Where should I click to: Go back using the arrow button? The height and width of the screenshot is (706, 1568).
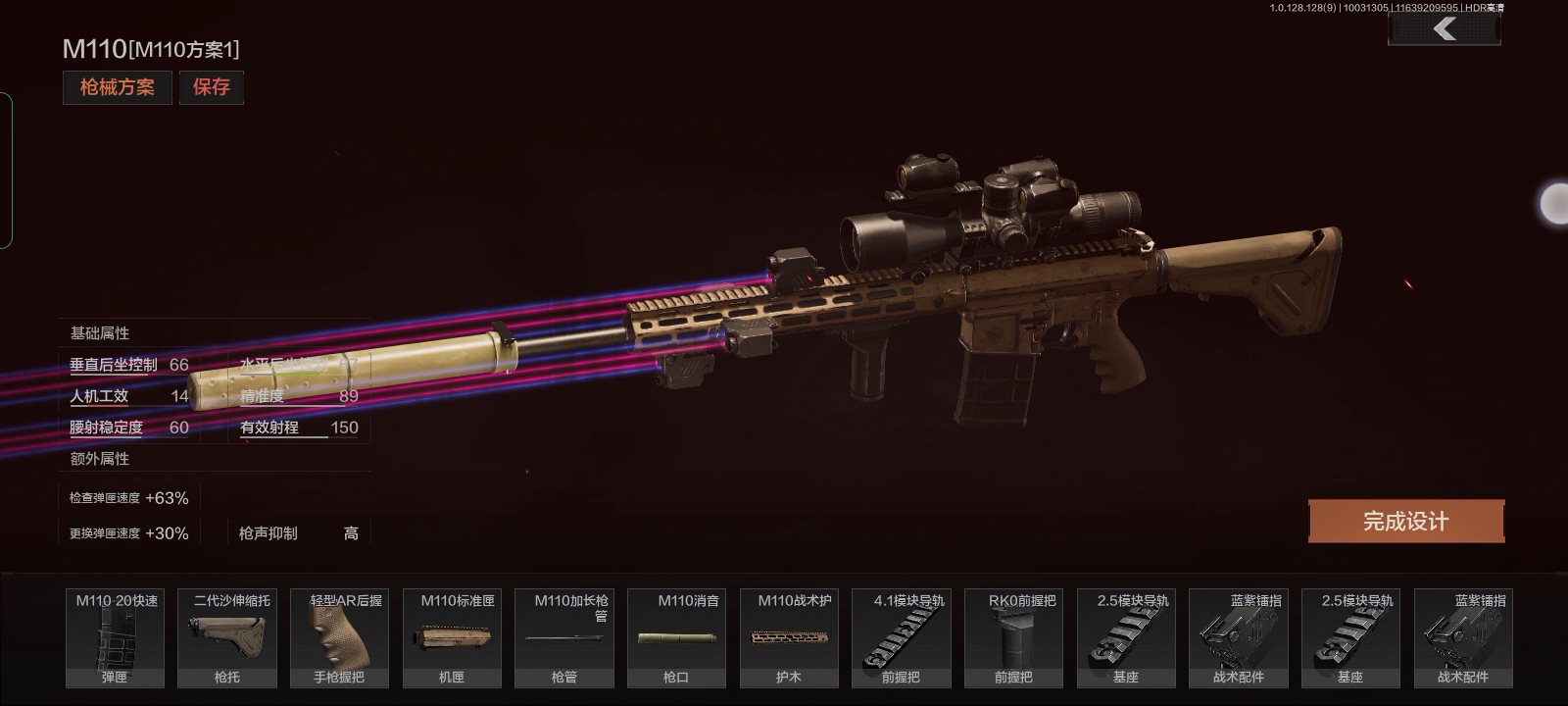[1444, 29]
